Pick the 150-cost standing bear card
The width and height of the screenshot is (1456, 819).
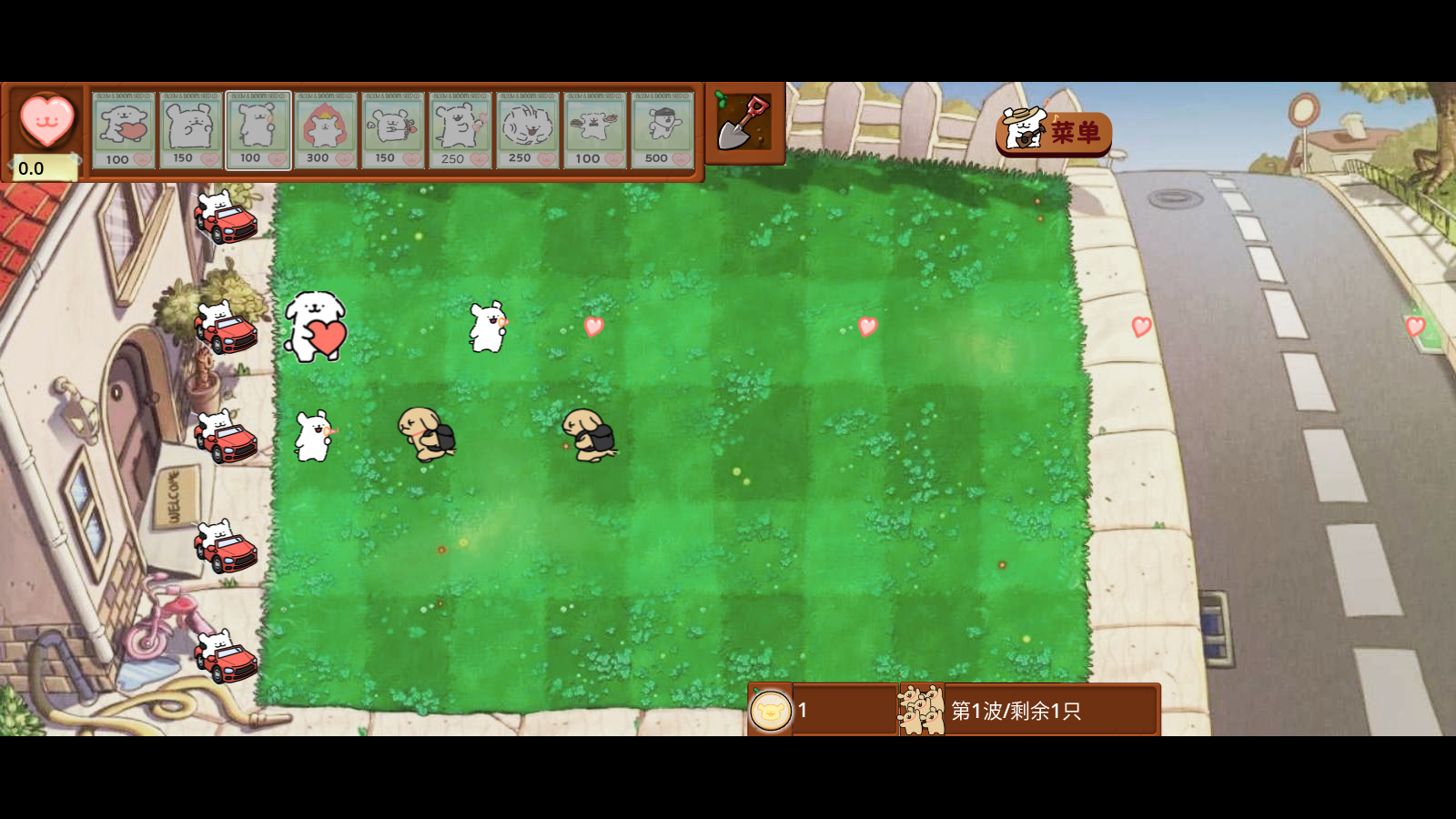pyautogui.click(x=191, y=130)
